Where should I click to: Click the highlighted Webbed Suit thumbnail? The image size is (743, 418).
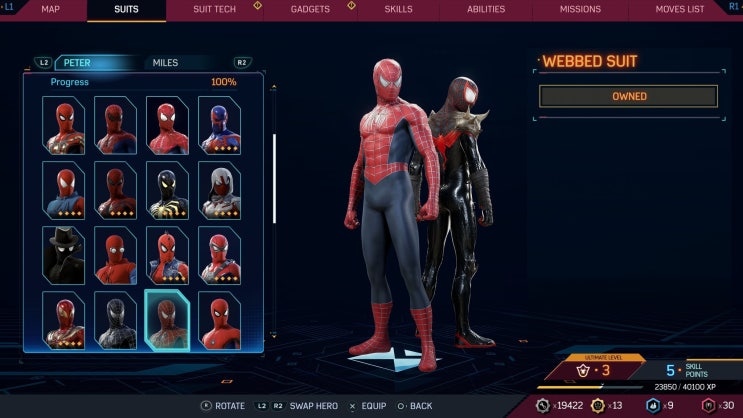pyautogui.click(x=167, y=320)
